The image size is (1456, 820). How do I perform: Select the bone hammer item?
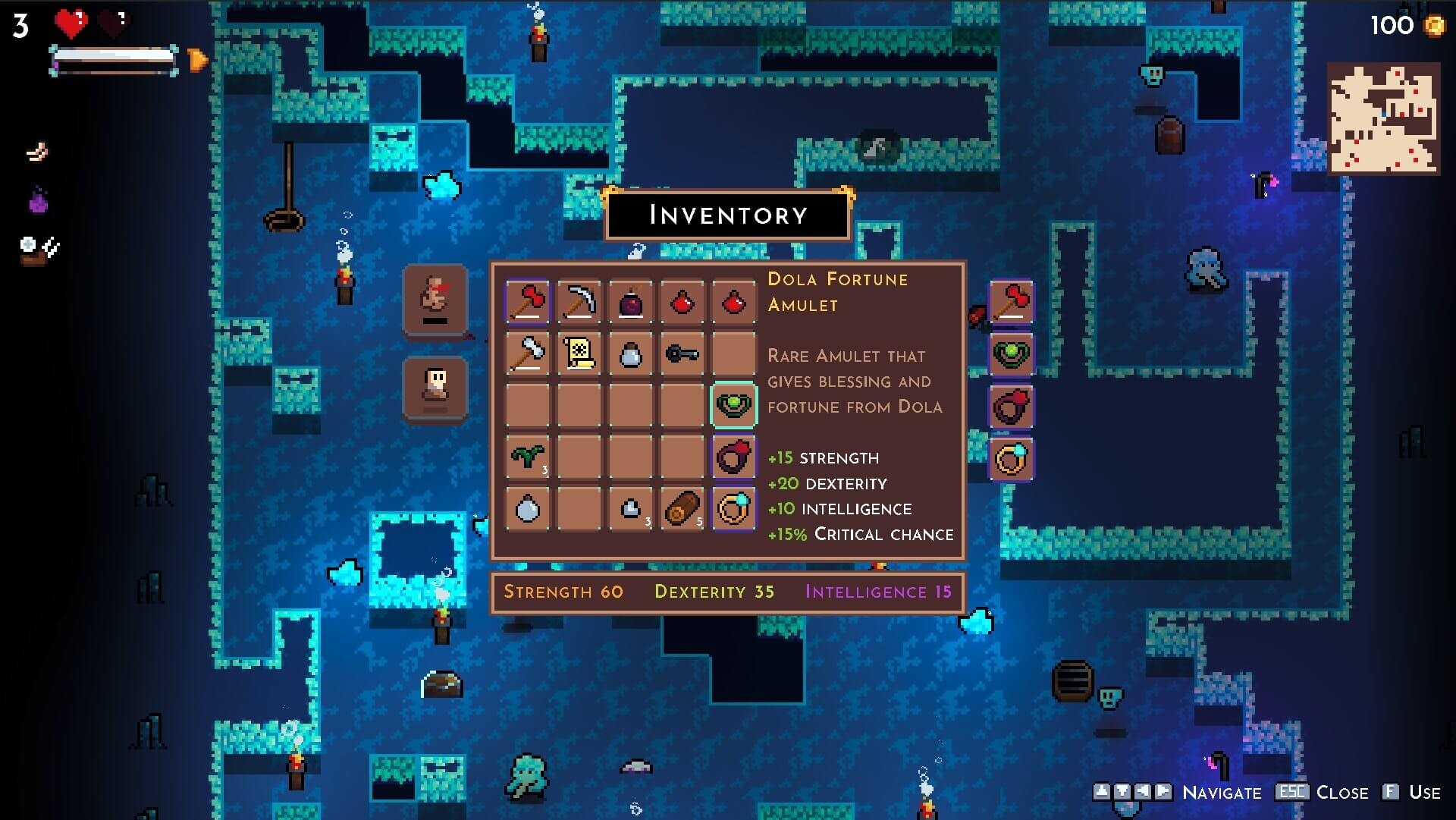point(529,354)
